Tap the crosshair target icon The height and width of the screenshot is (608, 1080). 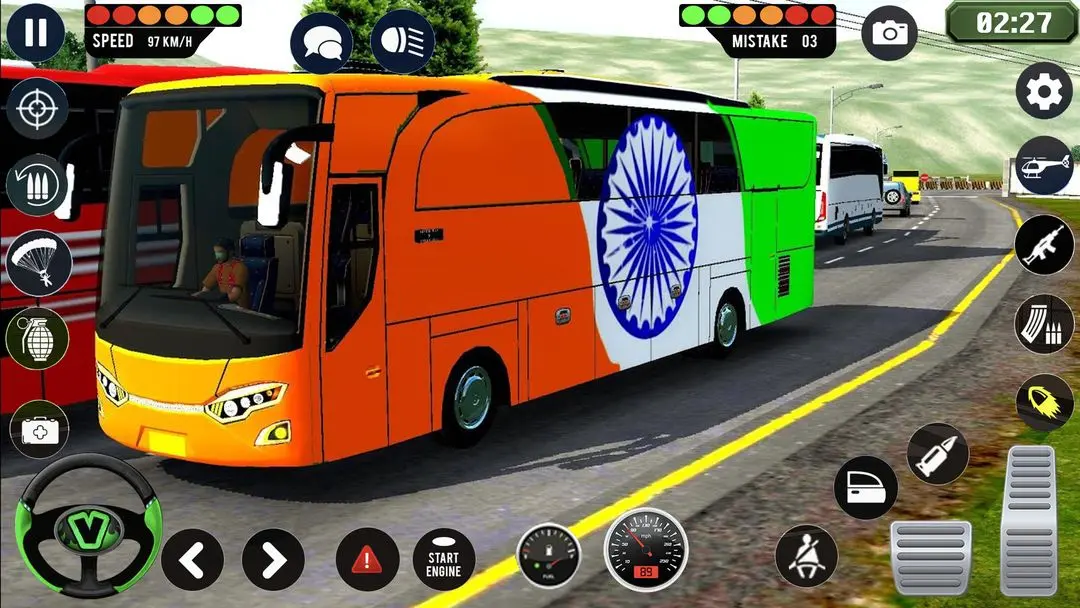pos(37,108)
